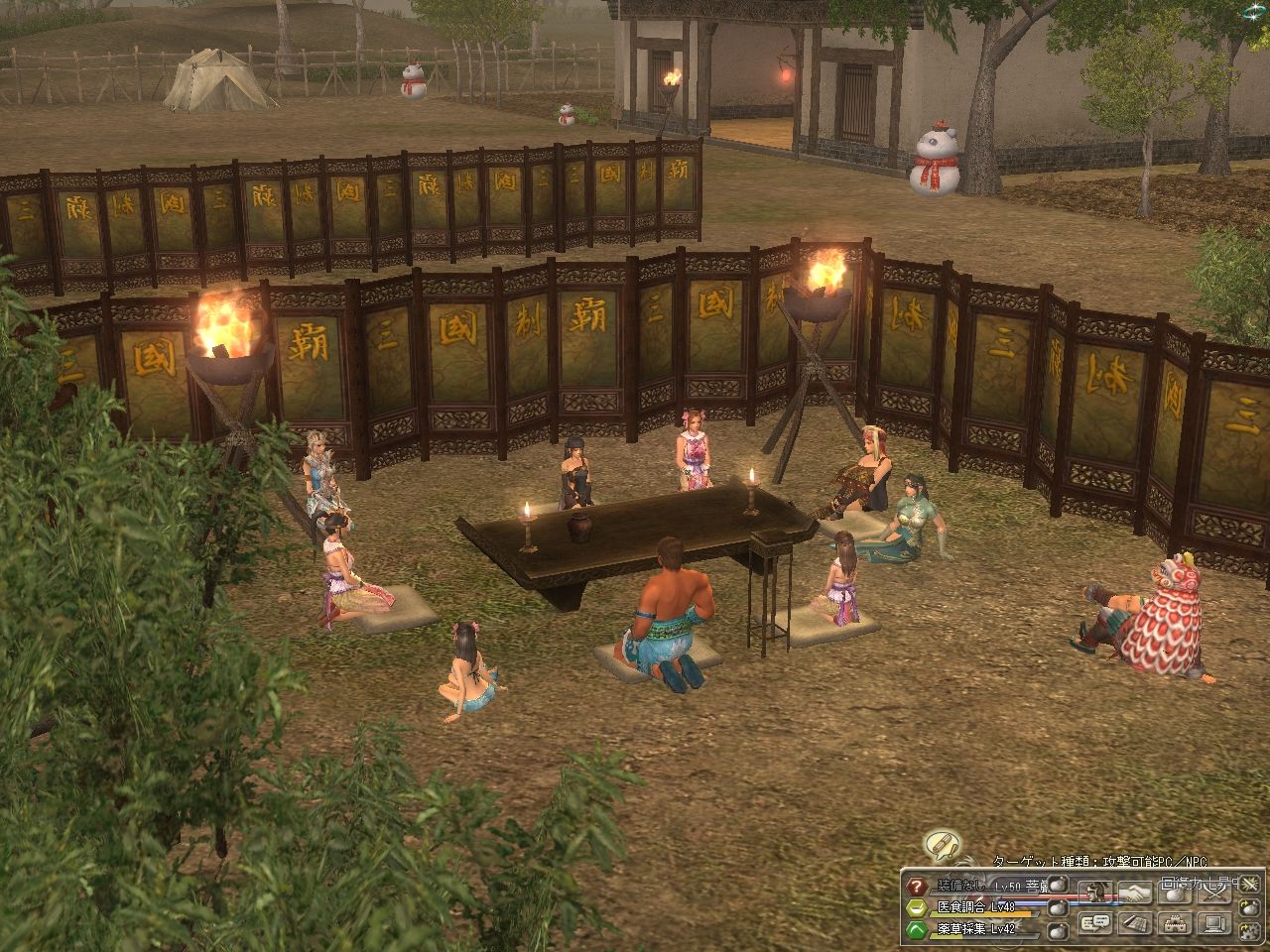Open the map scroll icon
Screen dimensions: 1270x952
click(1135, 924)
